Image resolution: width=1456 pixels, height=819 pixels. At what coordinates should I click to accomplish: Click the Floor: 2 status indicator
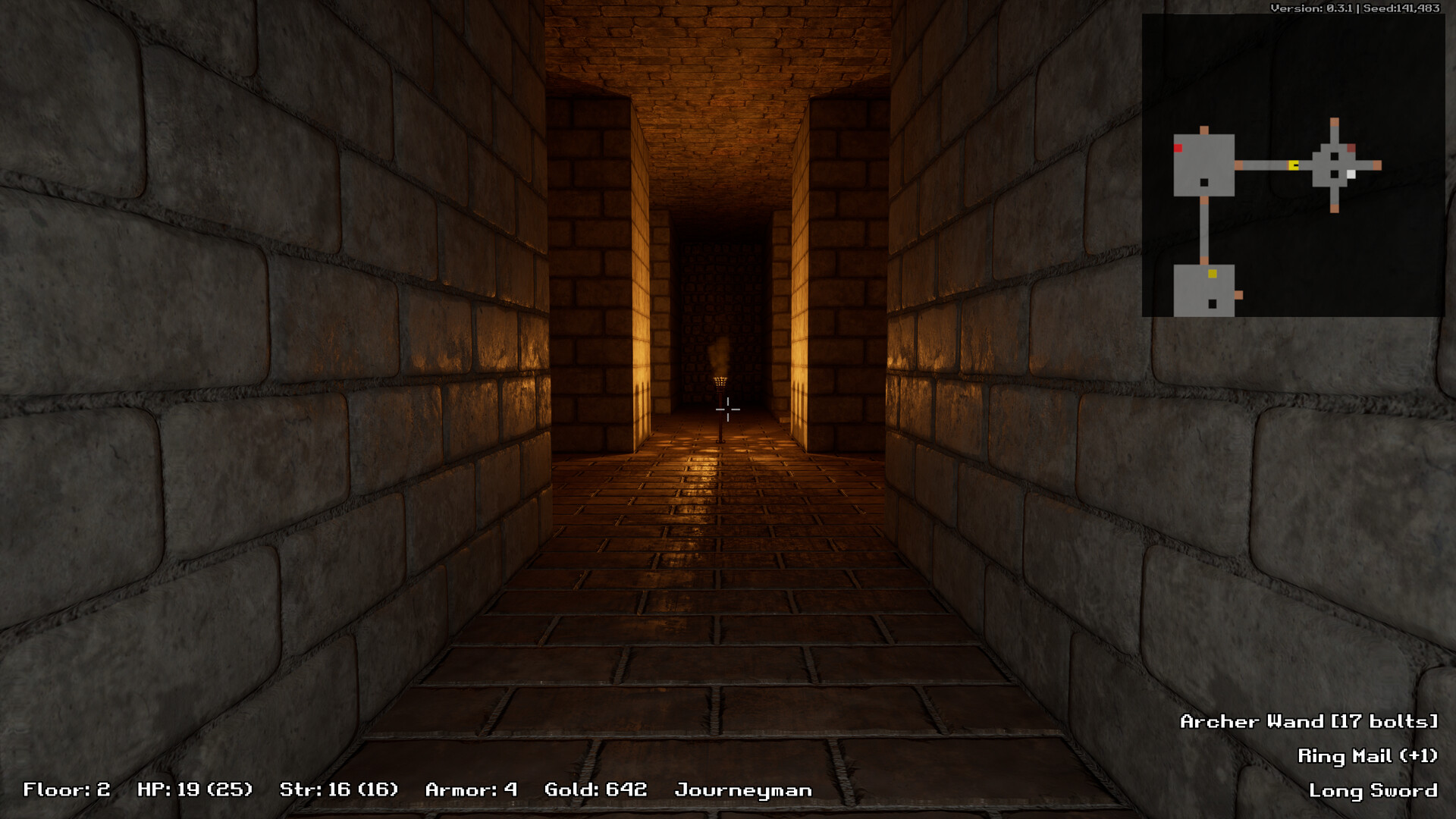coord(64,789)
